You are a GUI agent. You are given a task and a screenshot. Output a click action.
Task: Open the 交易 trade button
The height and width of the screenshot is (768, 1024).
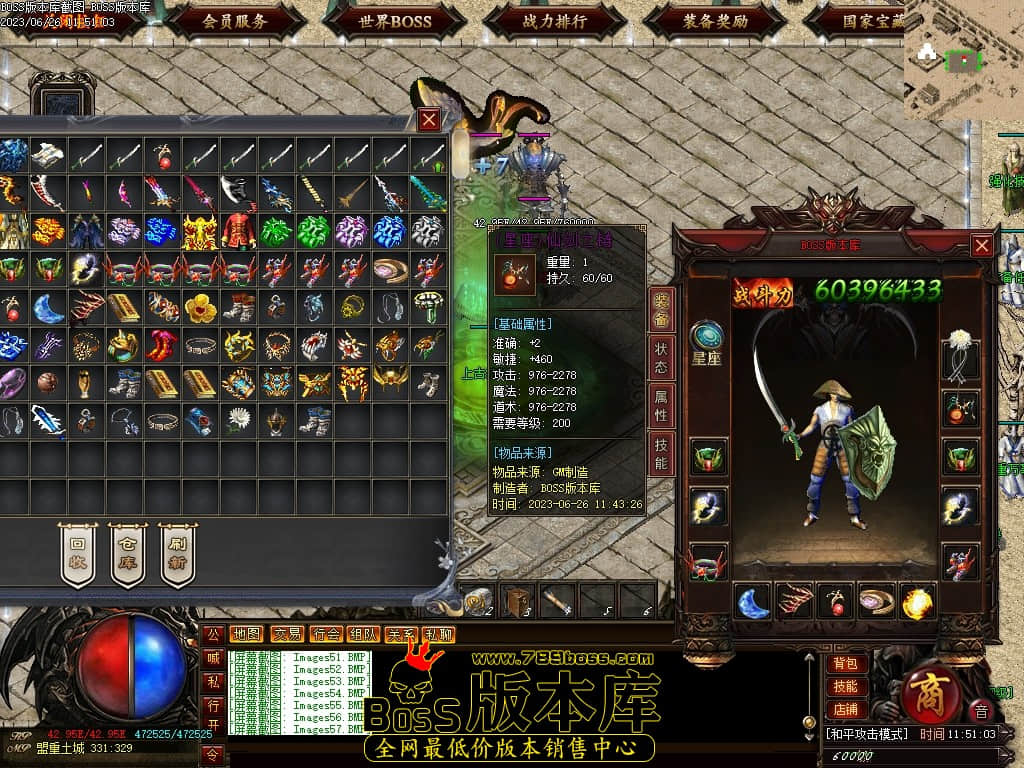click(x=288, y=634)
